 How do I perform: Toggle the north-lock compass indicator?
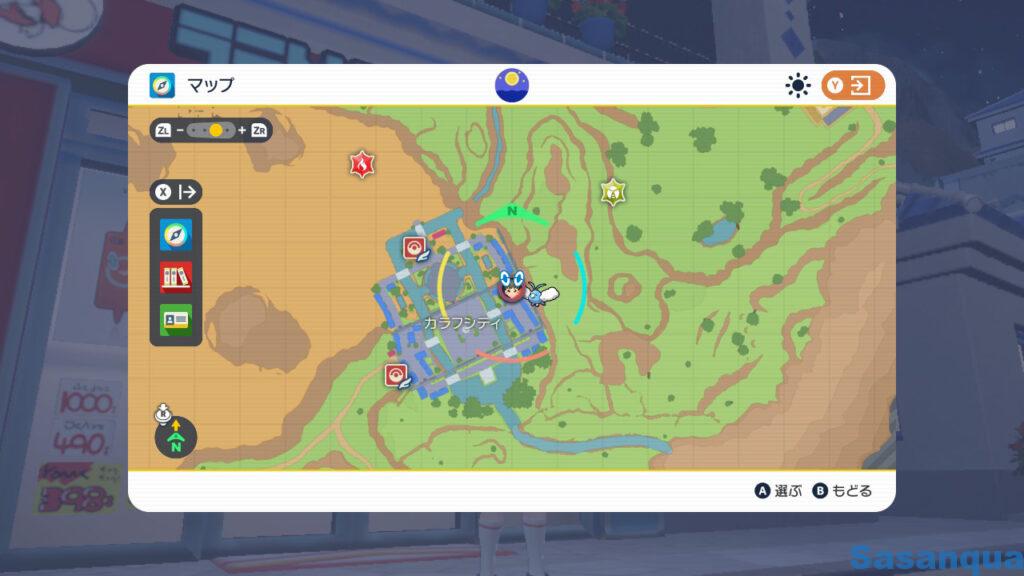[x=176, y=437]
